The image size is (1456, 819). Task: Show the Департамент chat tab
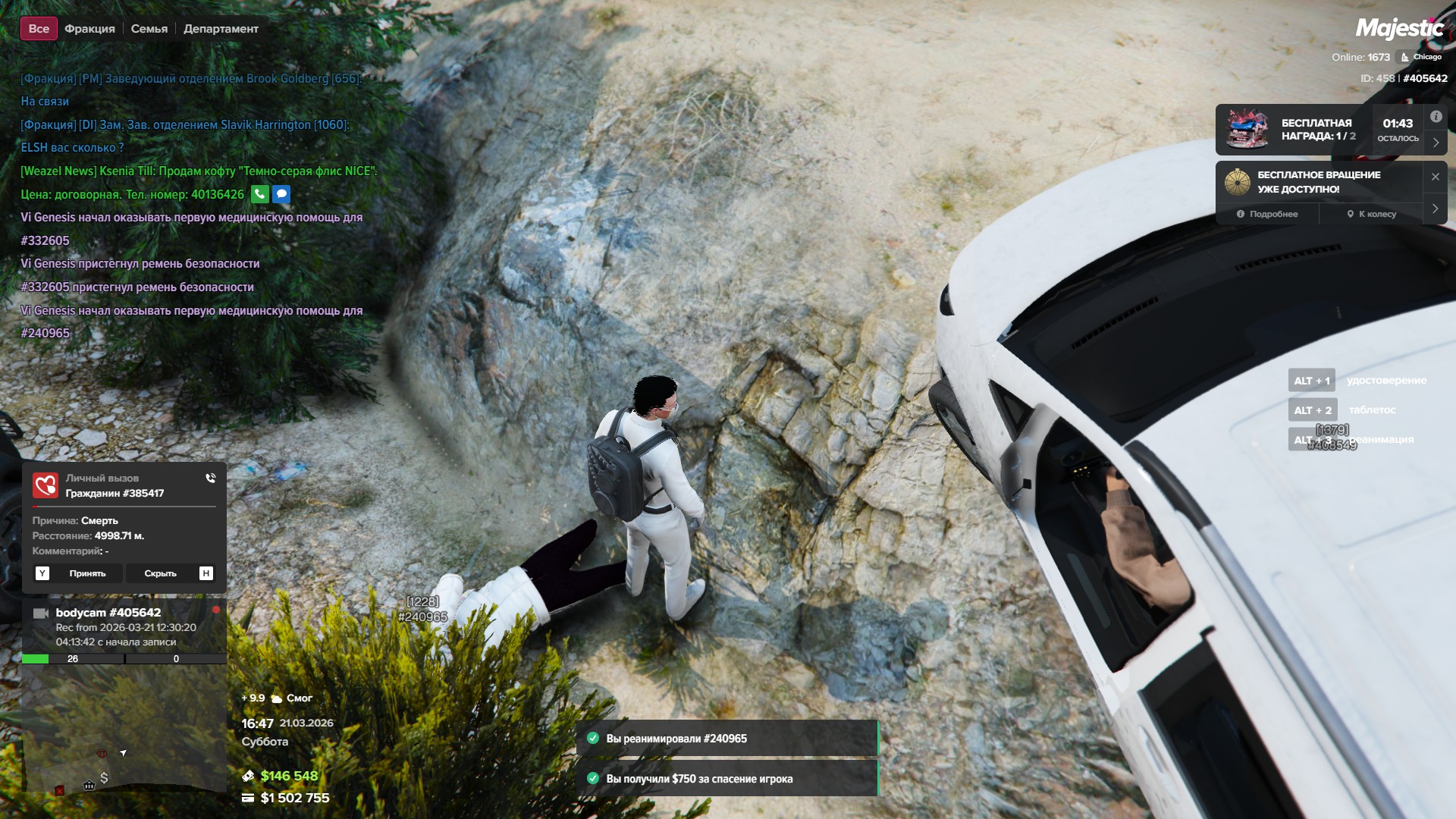[221, 29]
